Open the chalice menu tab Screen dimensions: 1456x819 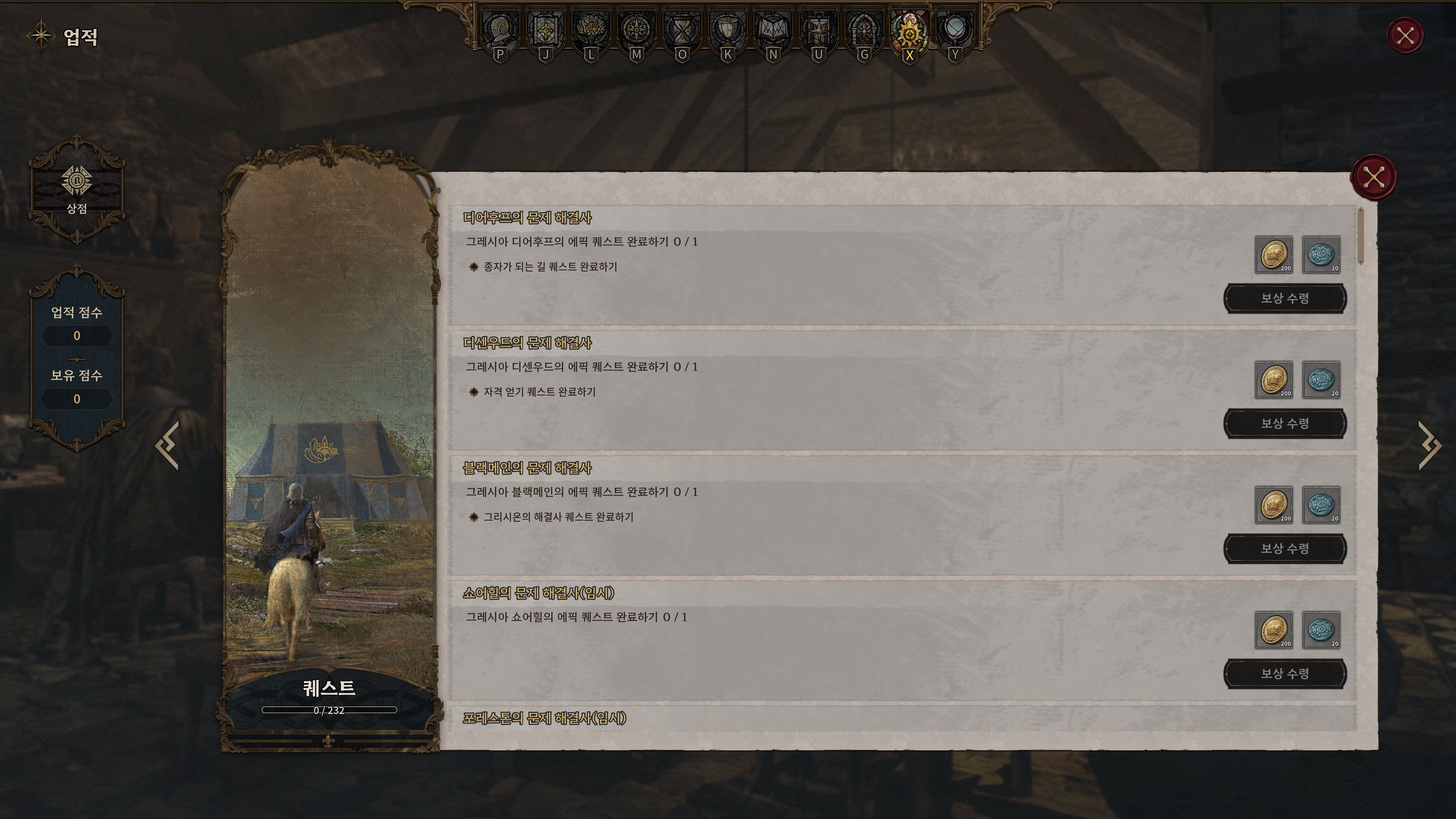pyautogui.click(x=728, y=30)
